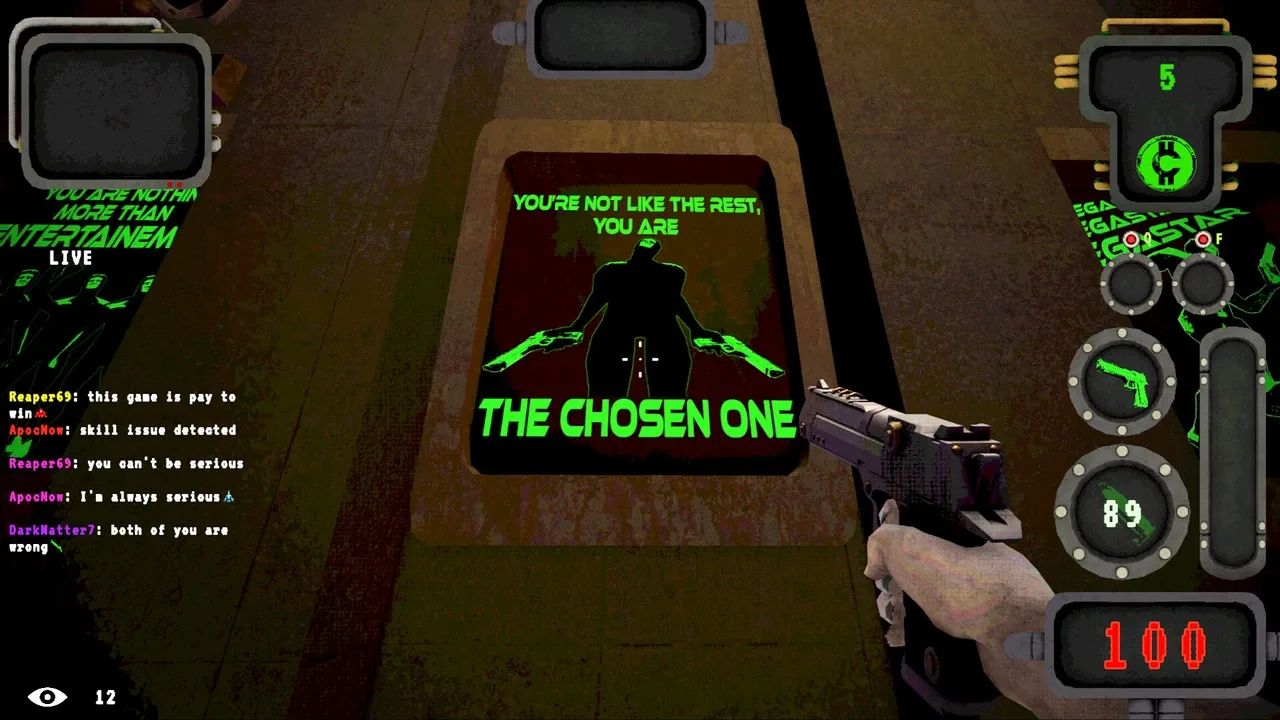
Task: Click DarkMatter7's chat message
Action: (118, 538)
